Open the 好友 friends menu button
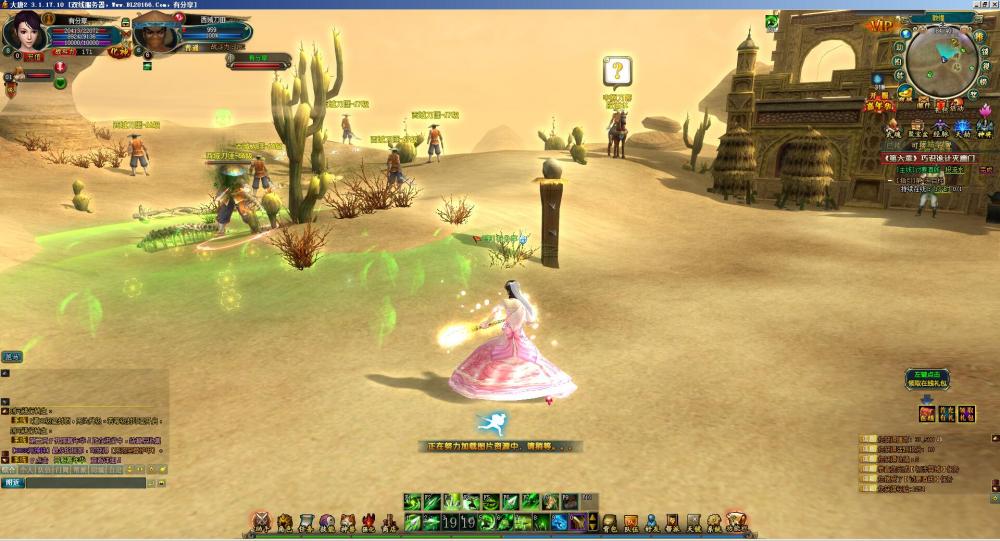The height and width of the screenshot is (541, 1000). pos(652,522)
